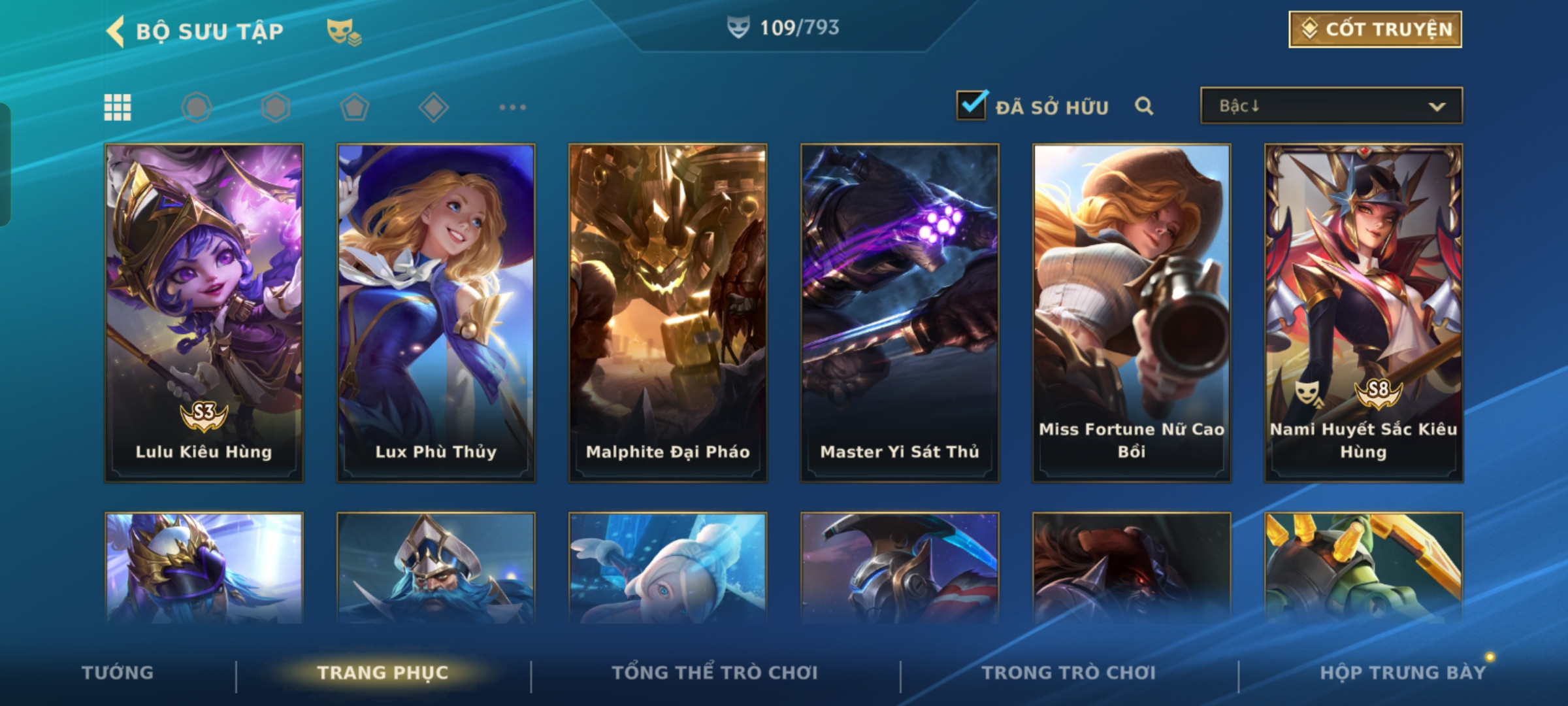Open Nami Huyết Sắc Kiêu Hùng skin
The width and height of the screenshot is (1568, 706).
1364,312
